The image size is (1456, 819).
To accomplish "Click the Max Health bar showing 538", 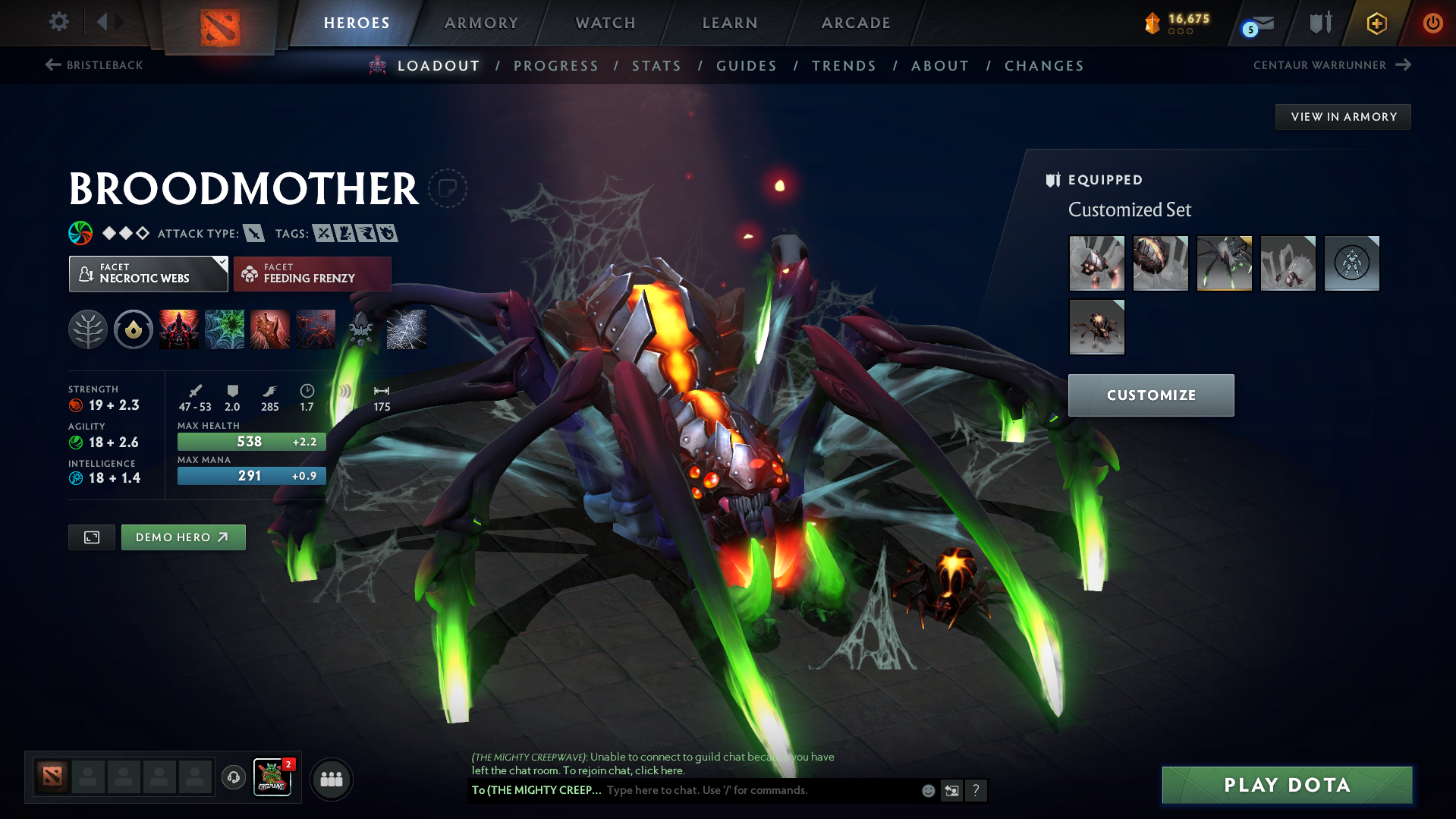I will point(251,441).
